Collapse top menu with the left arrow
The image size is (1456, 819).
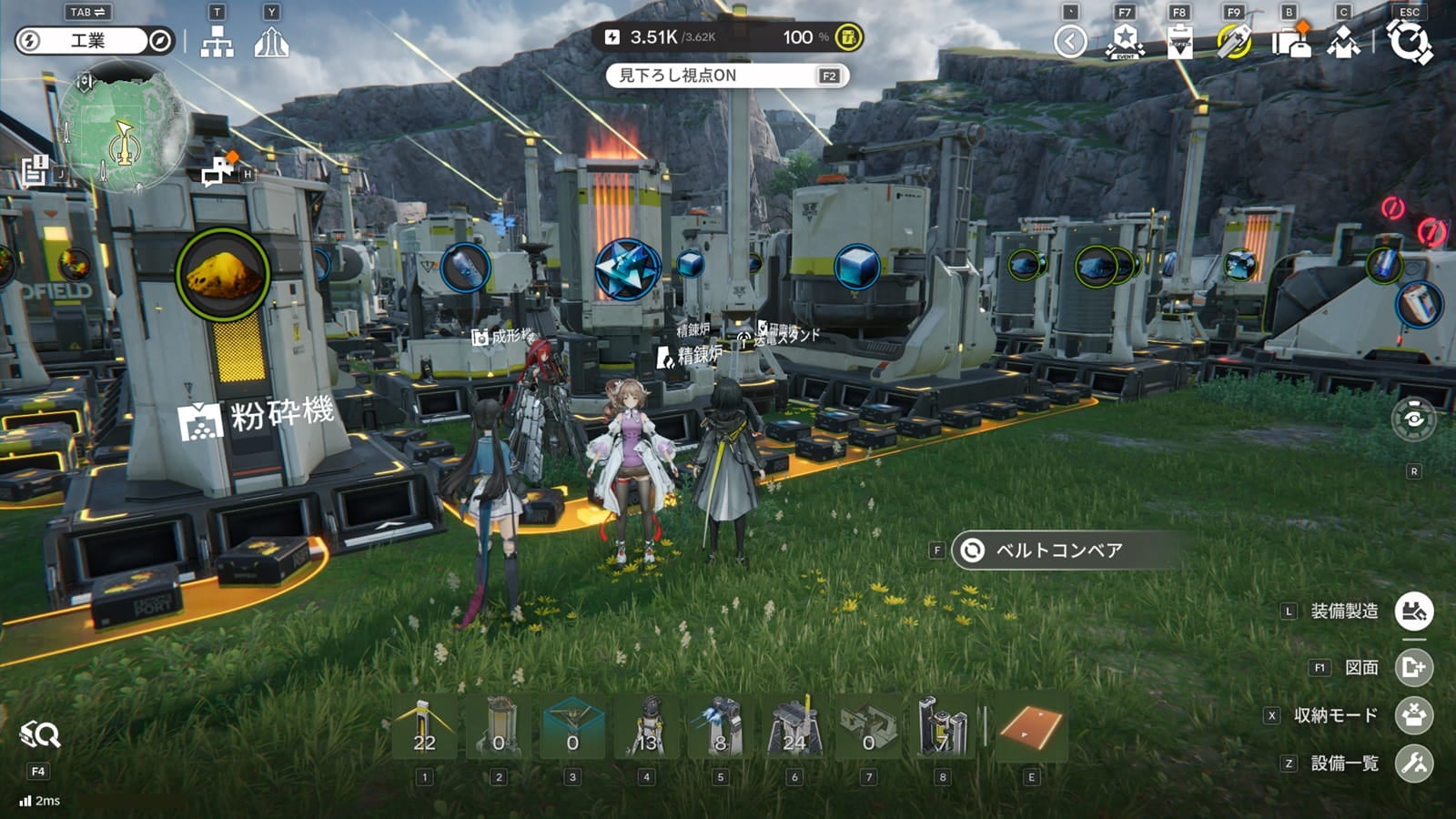click(1070, 42)
